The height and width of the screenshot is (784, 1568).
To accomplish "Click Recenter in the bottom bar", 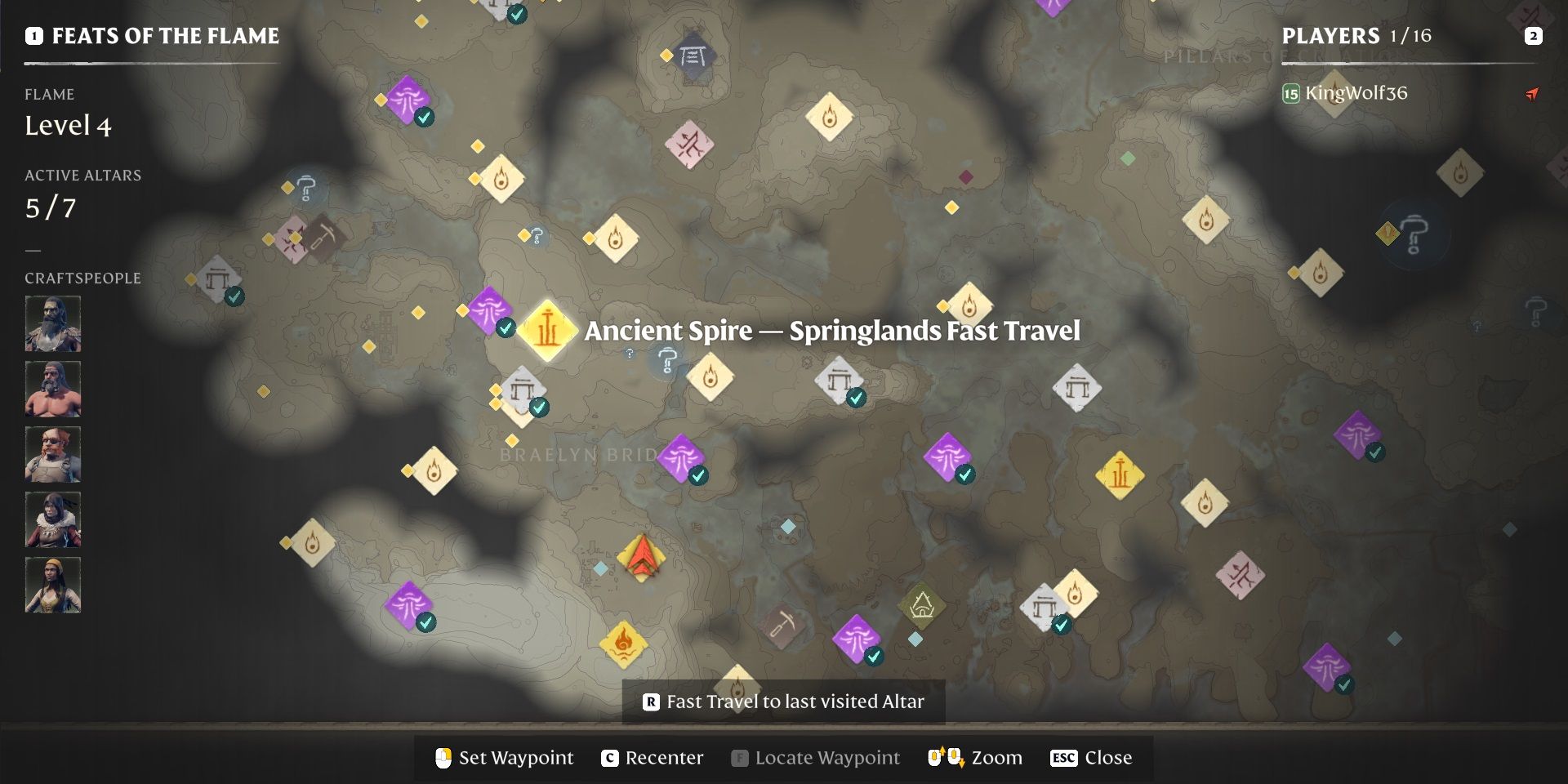I will 653,758.
